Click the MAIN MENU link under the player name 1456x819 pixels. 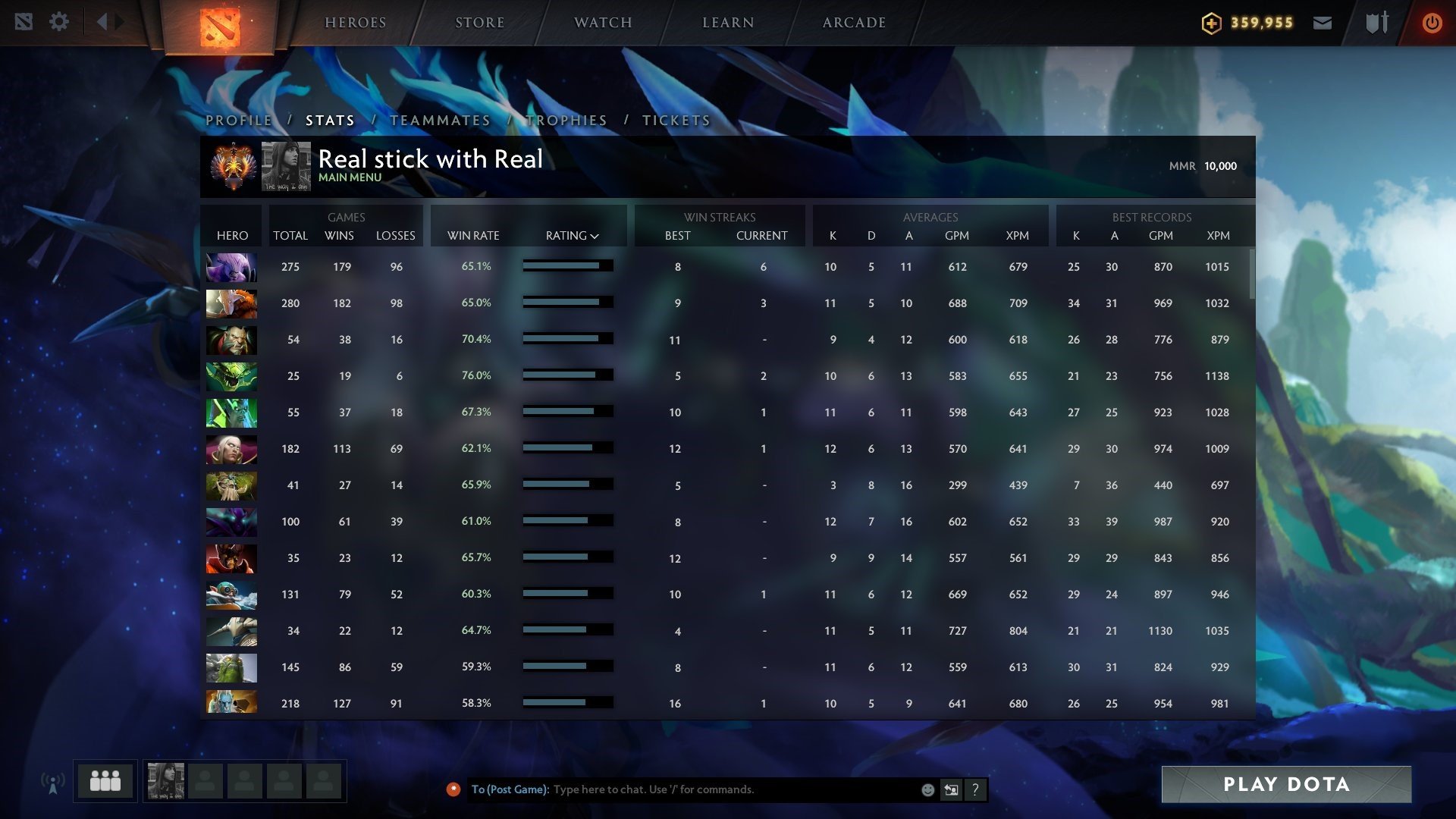(349, 177)
